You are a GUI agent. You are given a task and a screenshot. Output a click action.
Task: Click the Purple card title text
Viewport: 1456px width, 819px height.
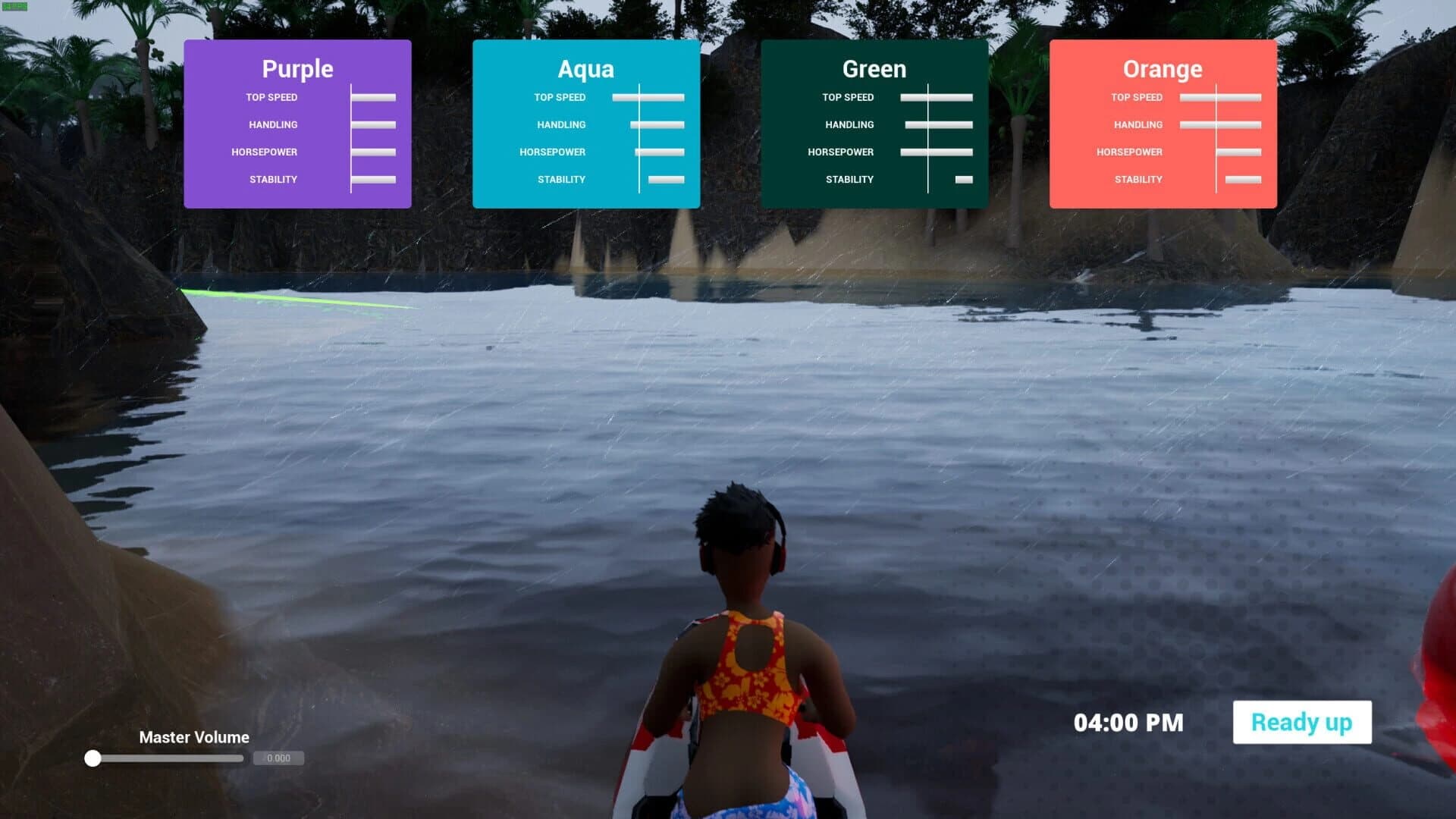pos(297,69)
